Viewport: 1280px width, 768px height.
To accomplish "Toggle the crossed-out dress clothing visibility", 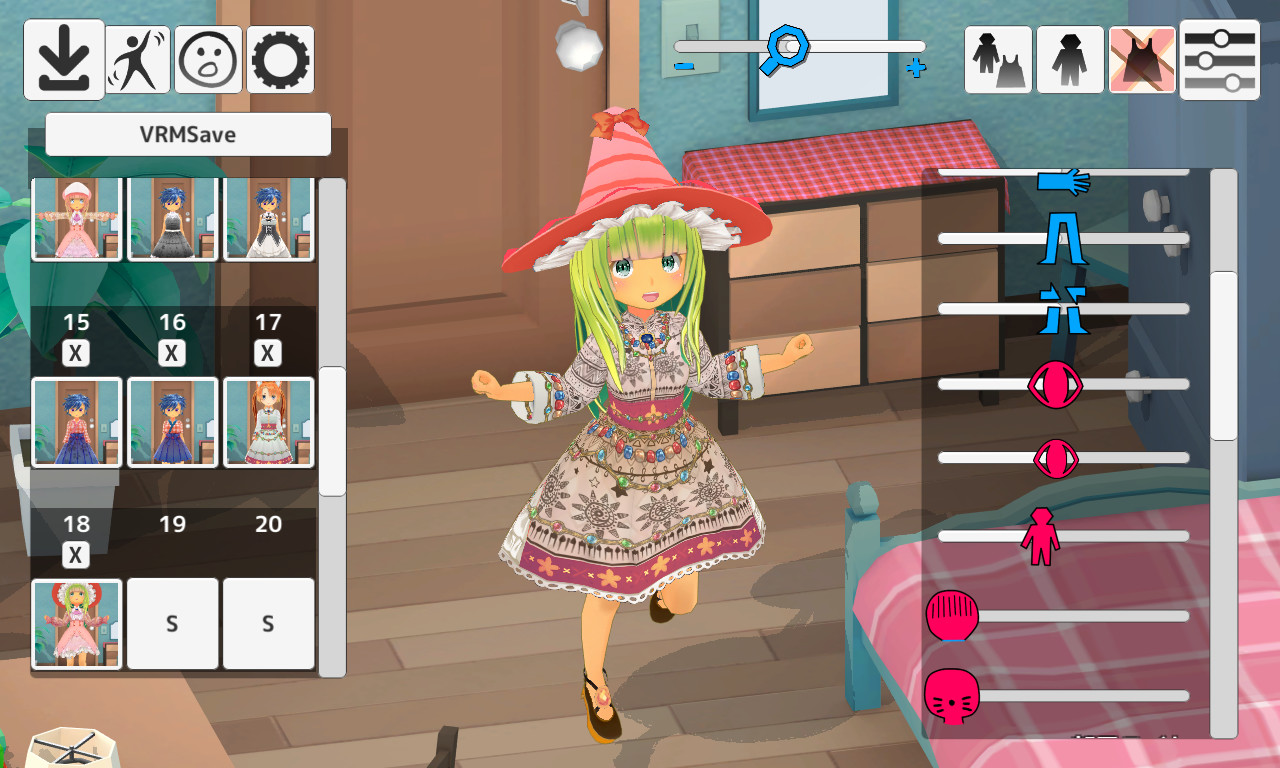I will (1141, 59).
